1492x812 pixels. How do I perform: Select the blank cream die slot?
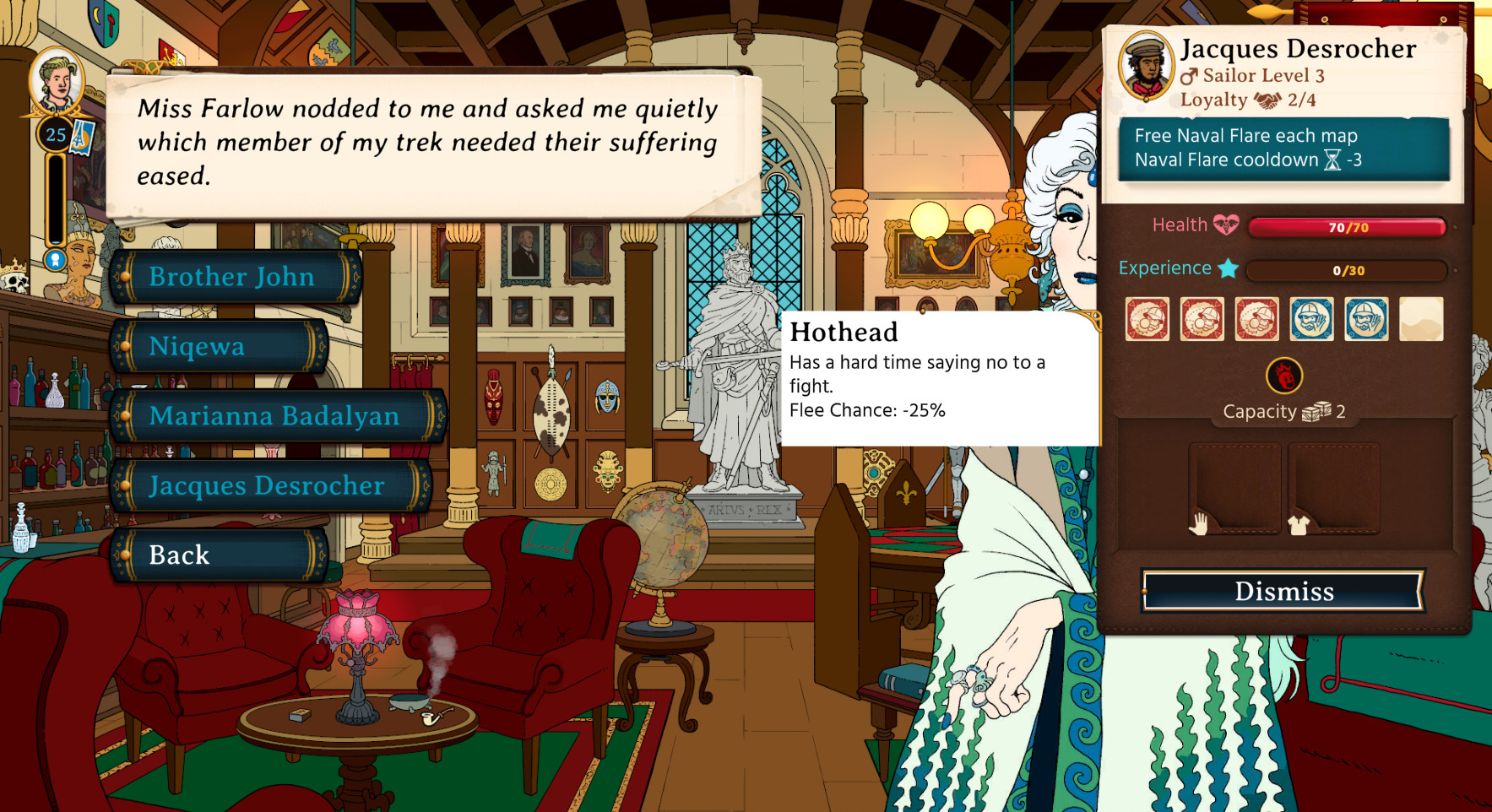pos(1421,319)
